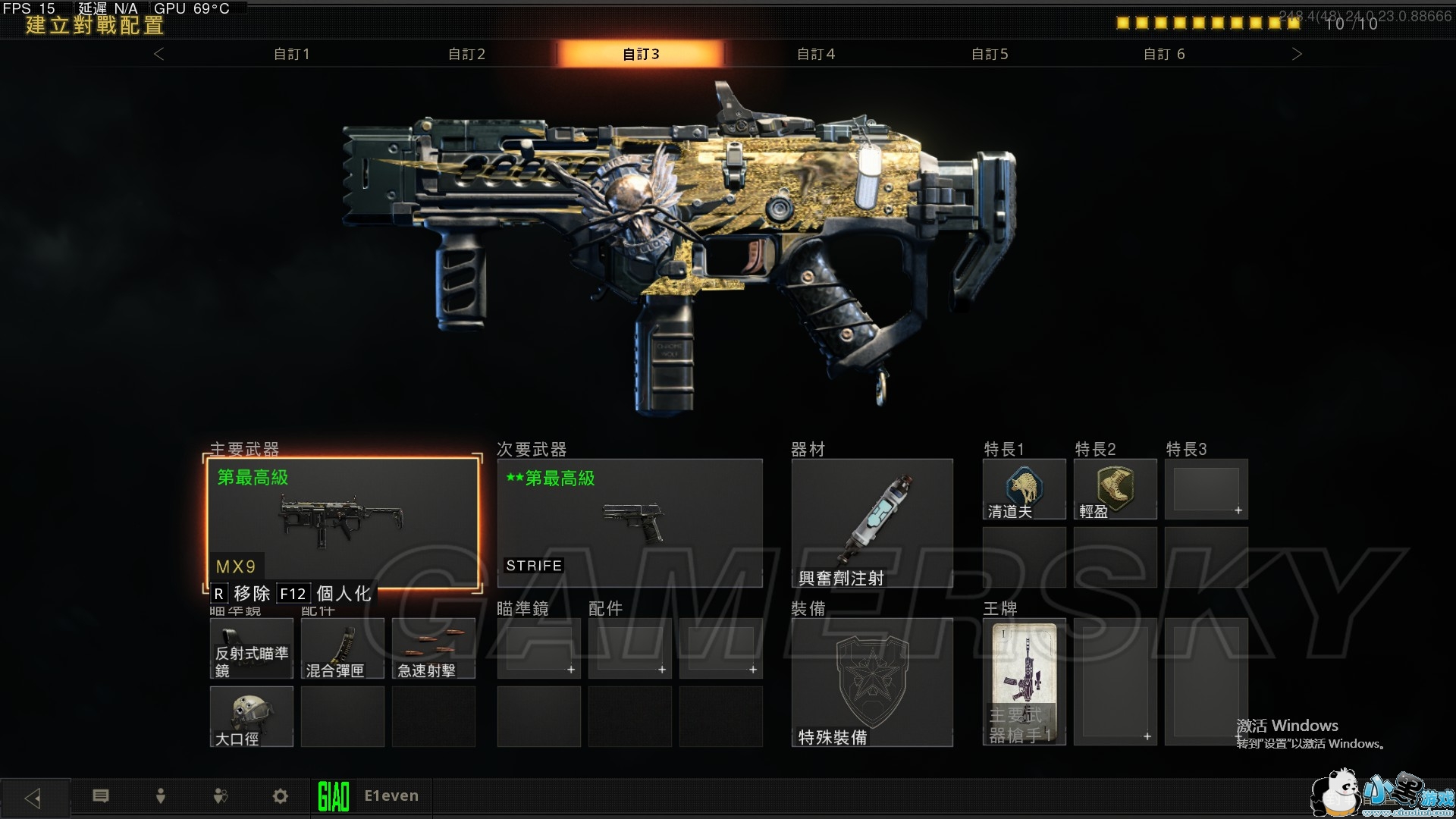Click the right arrow after the loadout tabs
Image resolution: width=1456 pixels, height=819 pixels.
[1297, 54]
